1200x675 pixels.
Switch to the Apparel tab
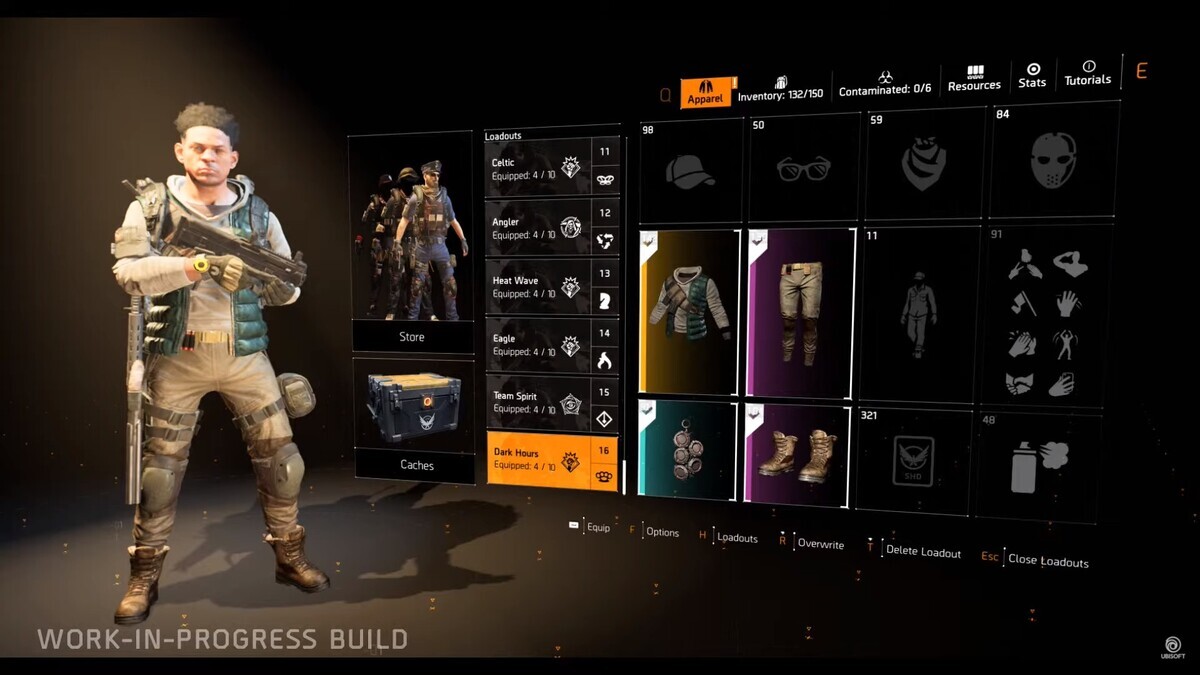click(706, 93)
